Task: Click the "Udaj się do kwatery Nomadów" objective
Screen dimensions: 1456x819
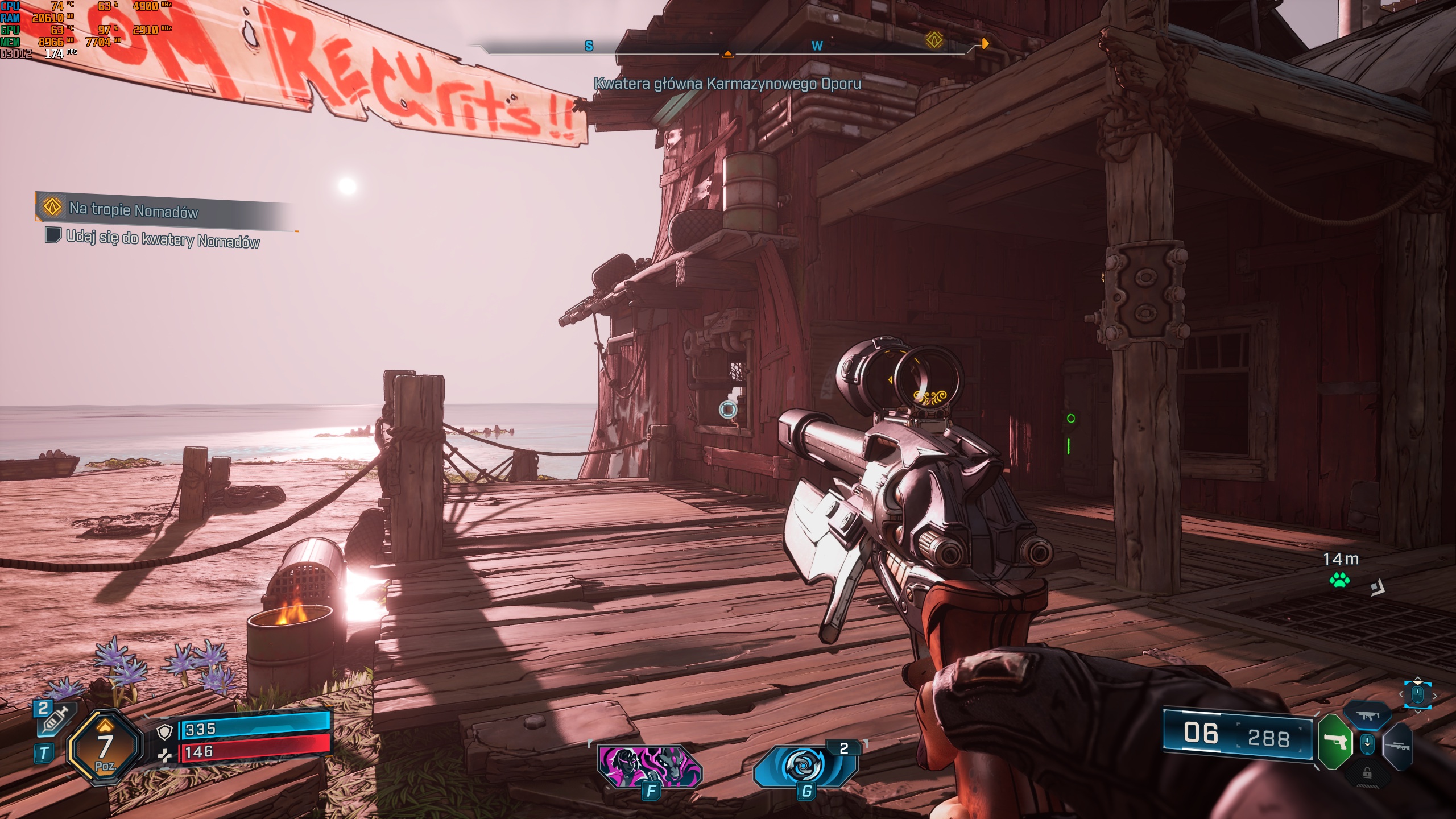Action: point(163,239)
